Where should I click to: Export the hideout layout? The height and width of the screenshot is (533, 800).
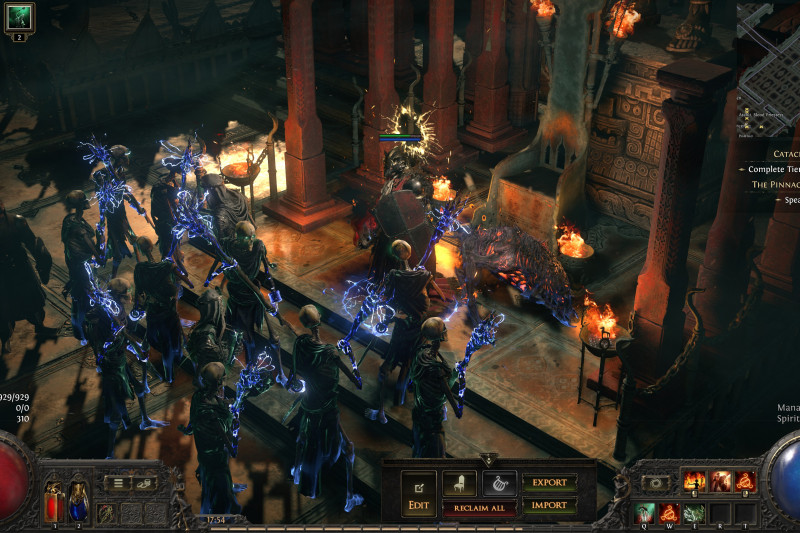click(x=549, y=483)
